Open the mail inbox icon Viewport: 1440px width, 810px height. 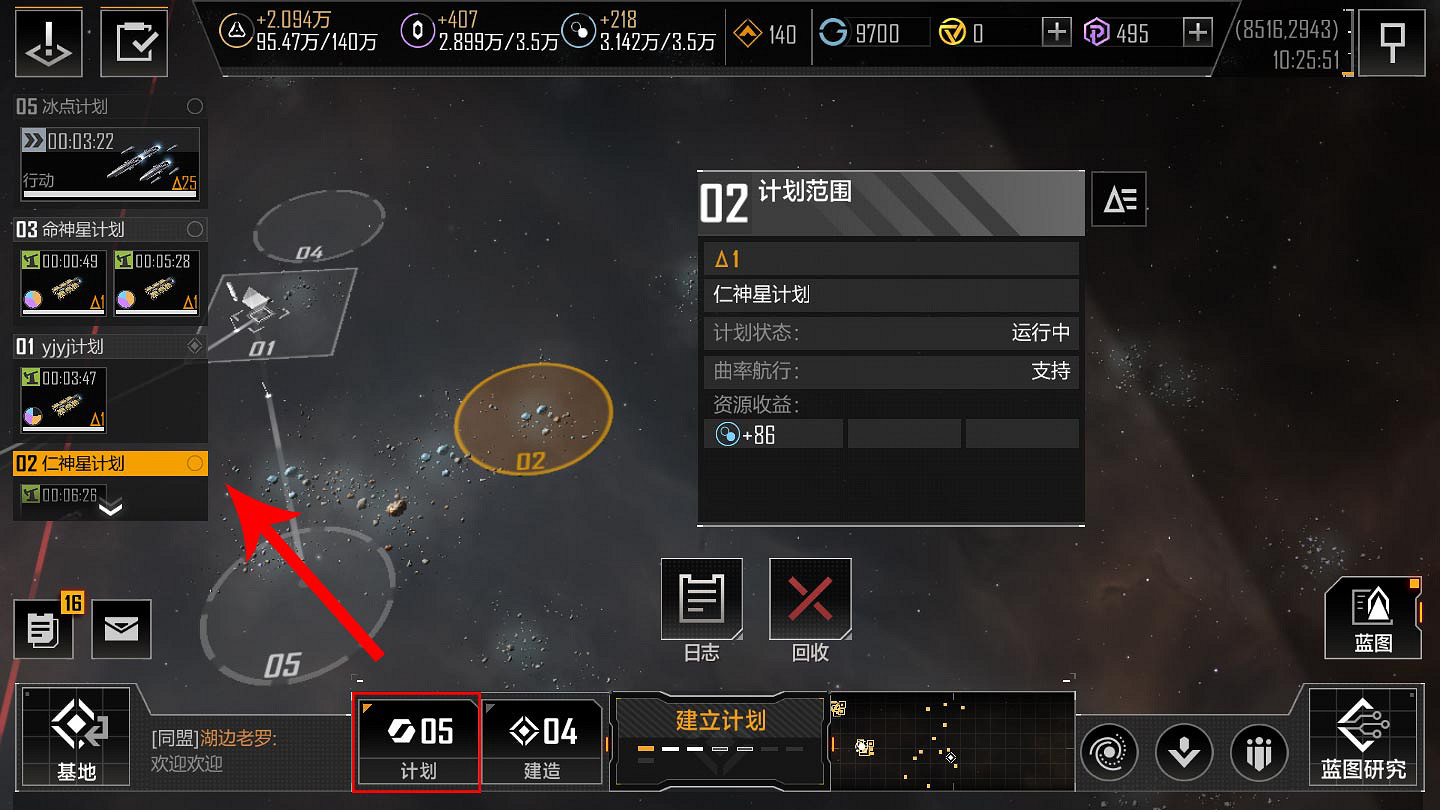pos(121,629)
